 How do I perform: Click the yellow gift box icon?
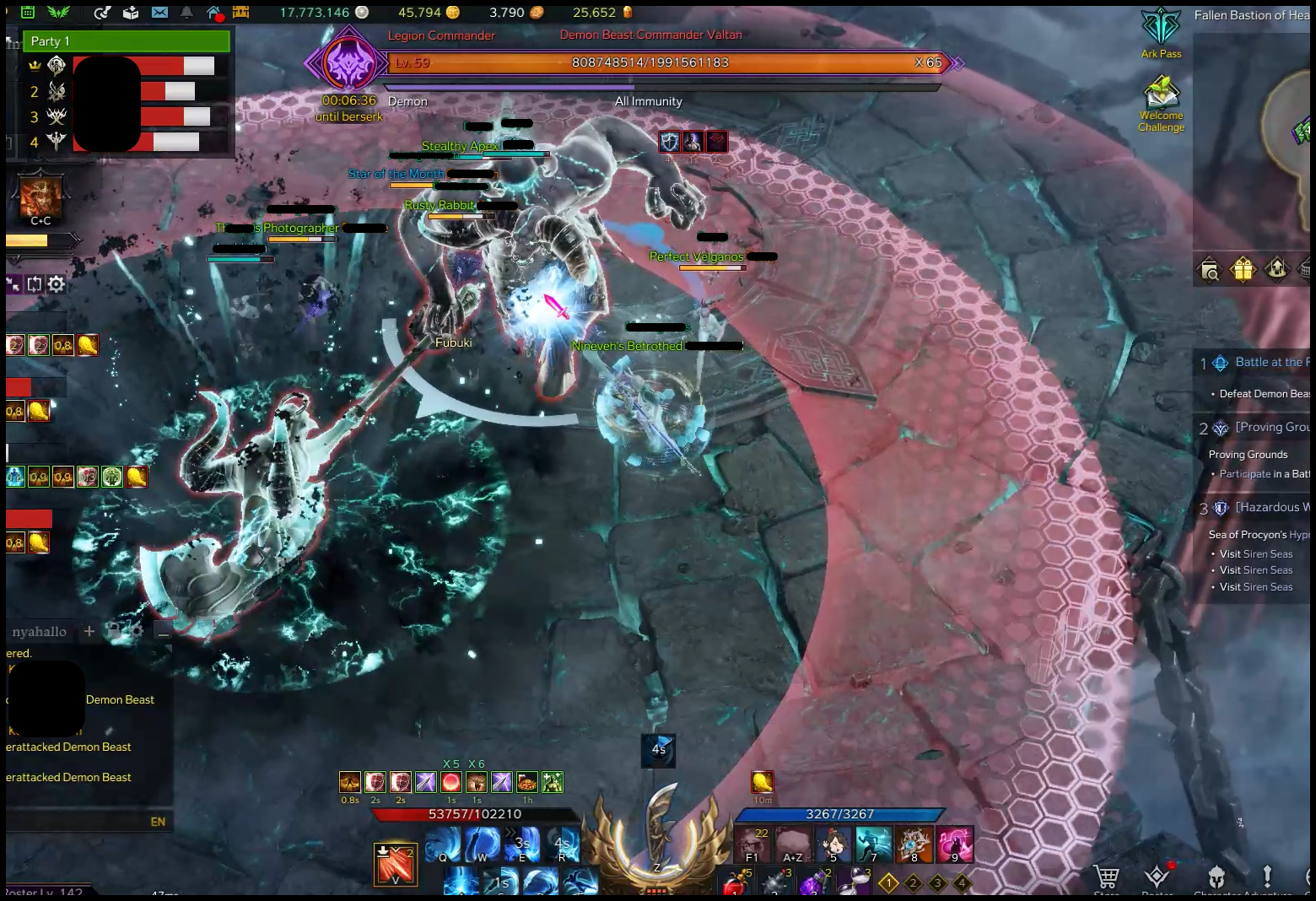coord(1243,270)
